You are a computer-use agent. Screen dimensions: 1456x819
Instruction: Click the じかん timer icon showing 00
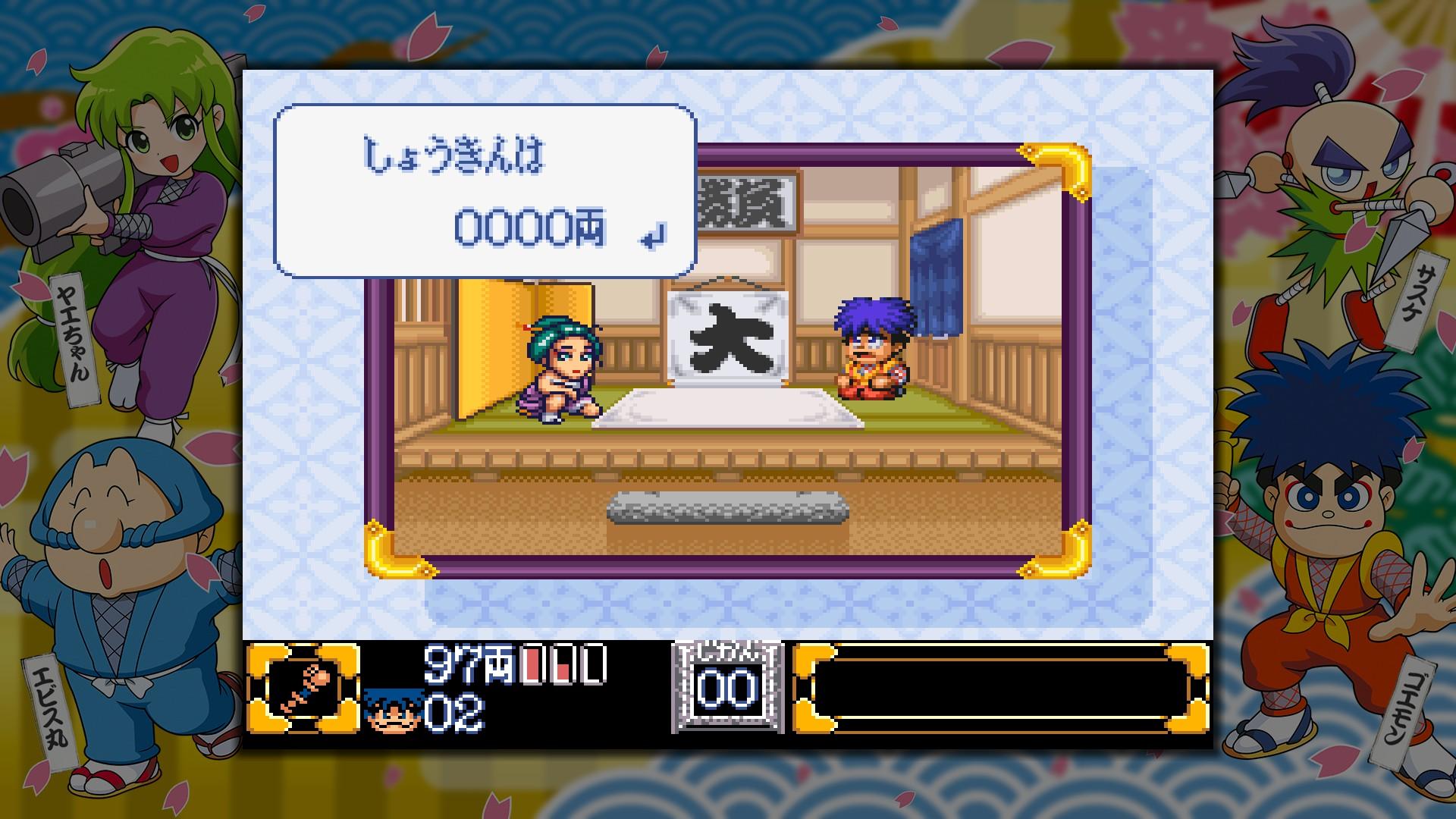727,680
